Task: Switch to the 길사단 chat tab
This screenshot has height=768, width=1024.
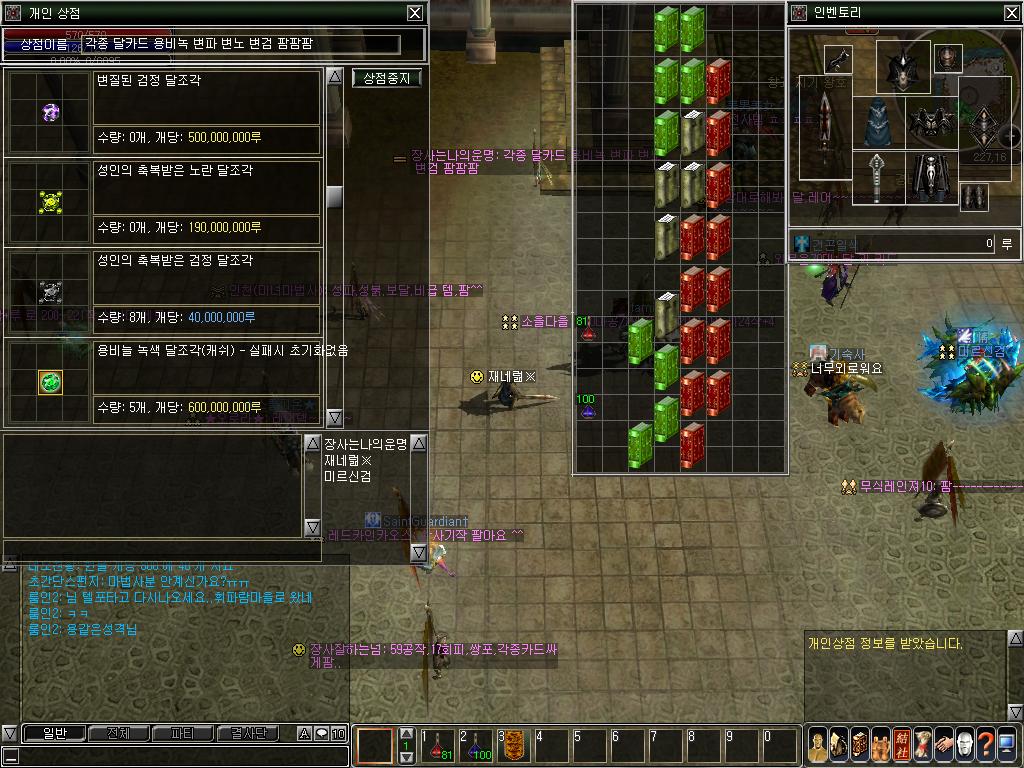Action: tap(247, 733)
